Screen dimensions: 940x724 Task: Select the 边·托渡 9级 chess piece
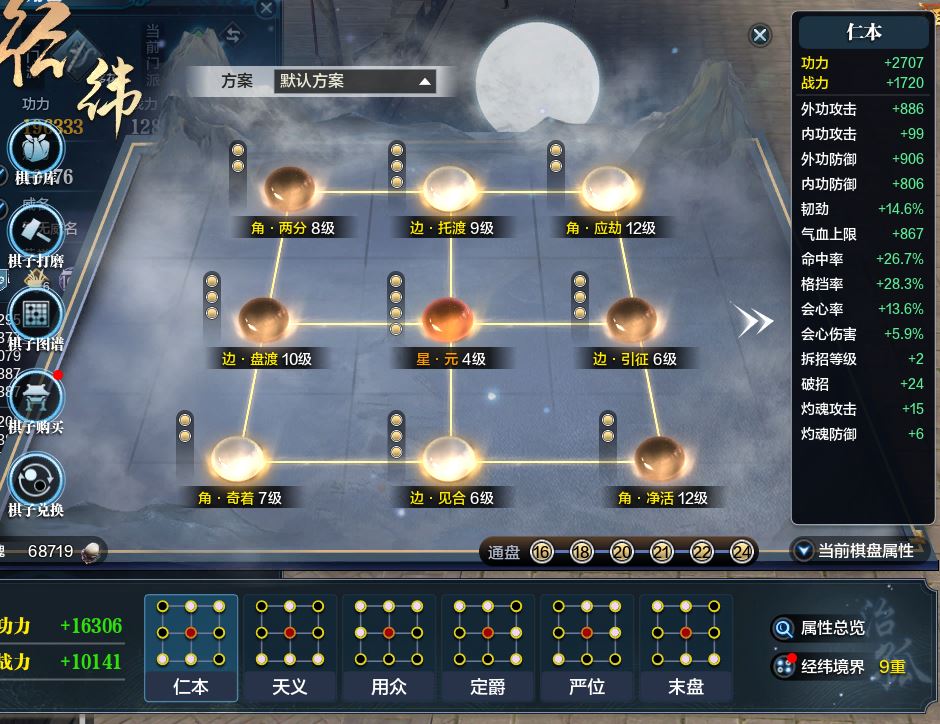pyautogui.click(x=449, y=188)
